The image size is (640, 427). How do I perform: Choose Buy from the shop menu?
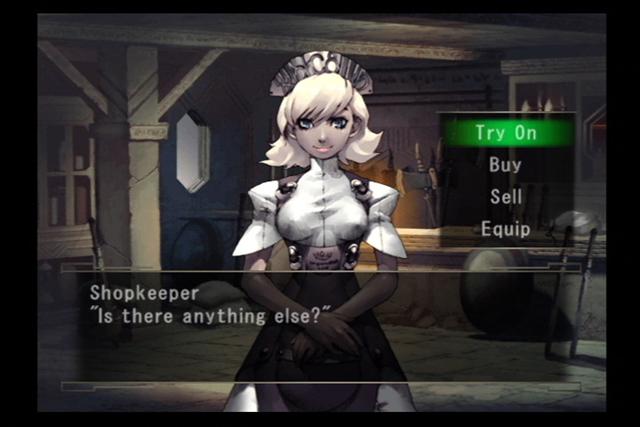click(505, 165)
